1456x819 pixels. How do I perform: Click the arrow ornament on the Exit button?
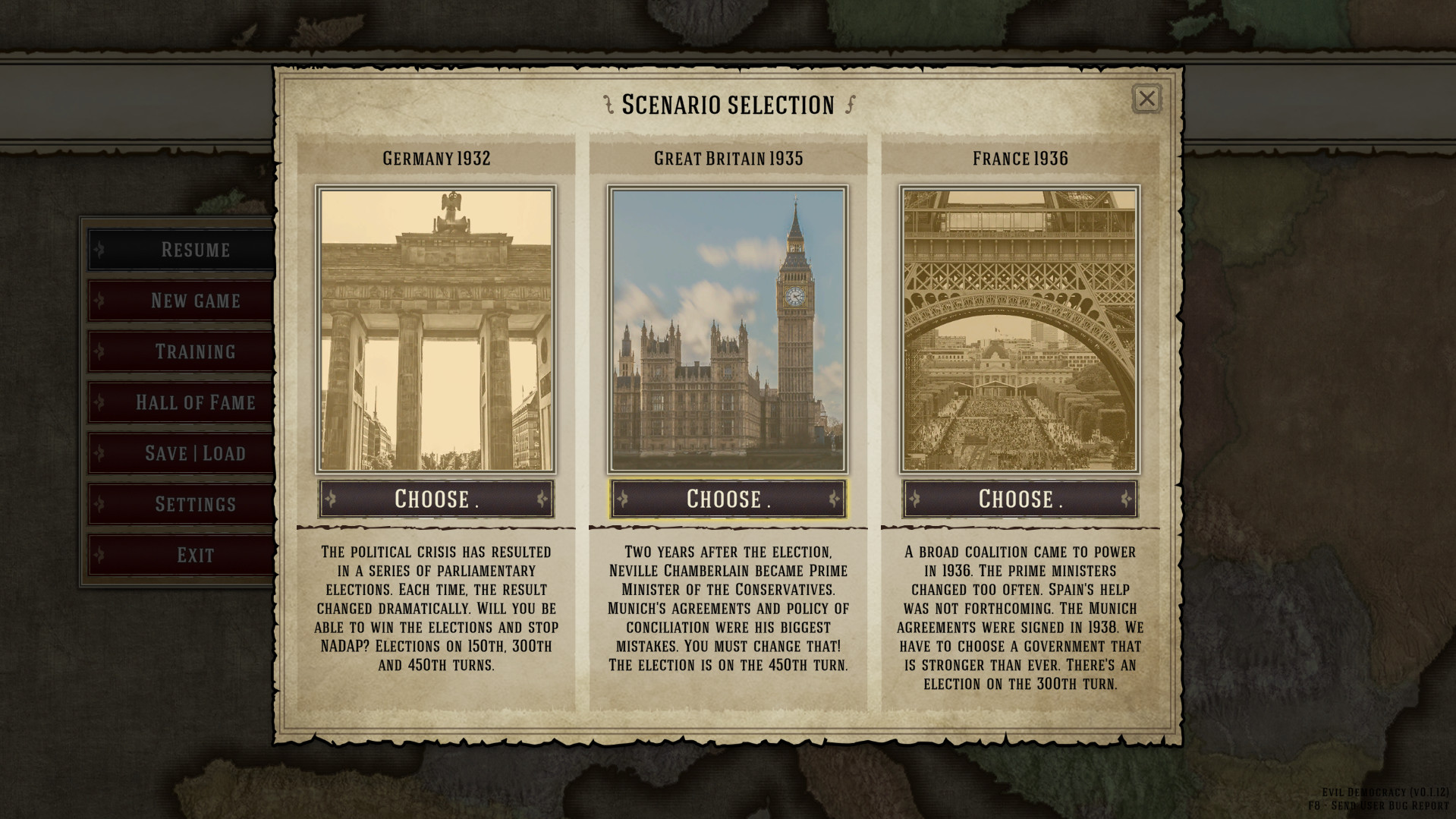99,555
